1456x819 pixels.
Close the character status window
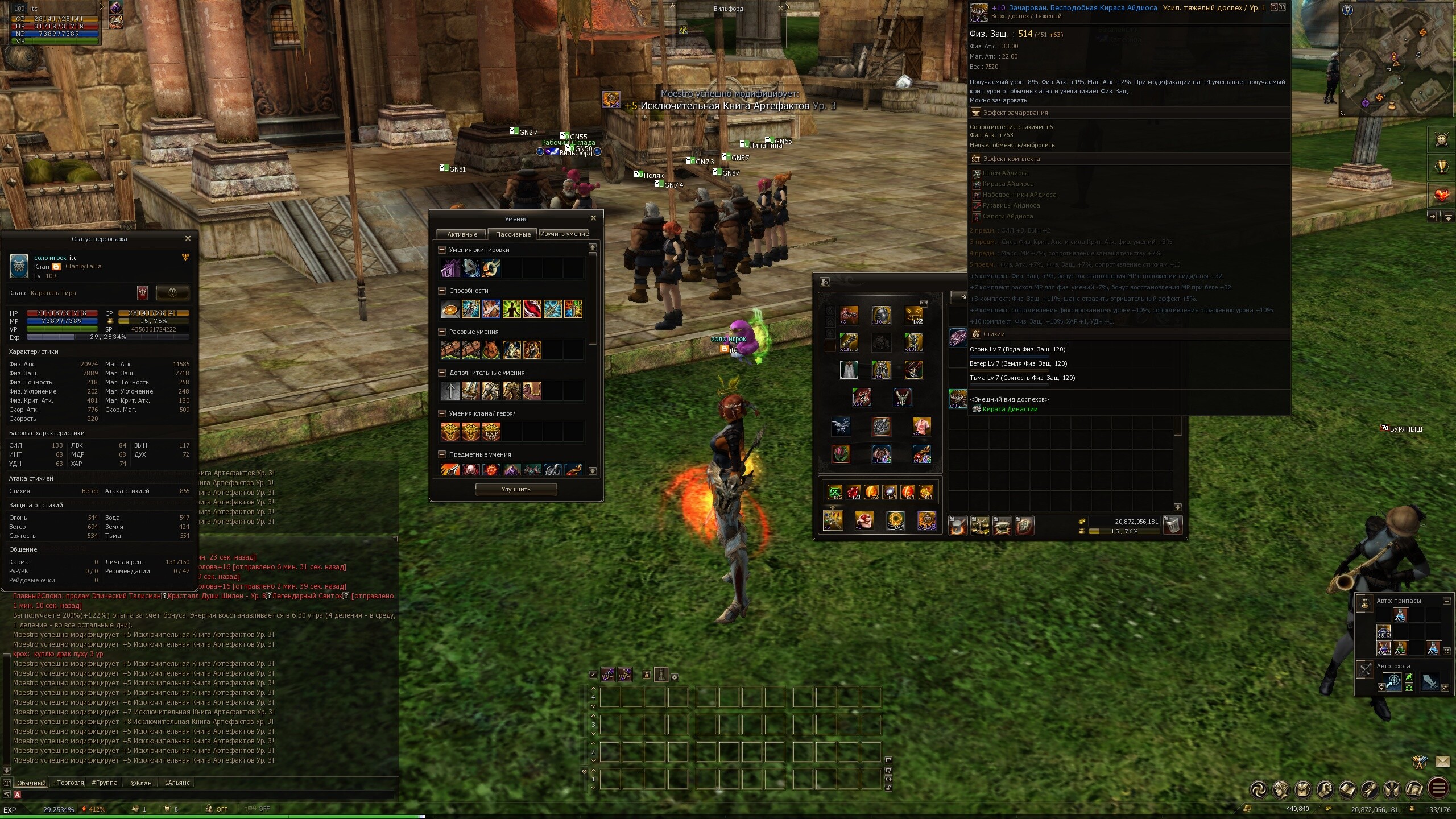tap(188, 239)
